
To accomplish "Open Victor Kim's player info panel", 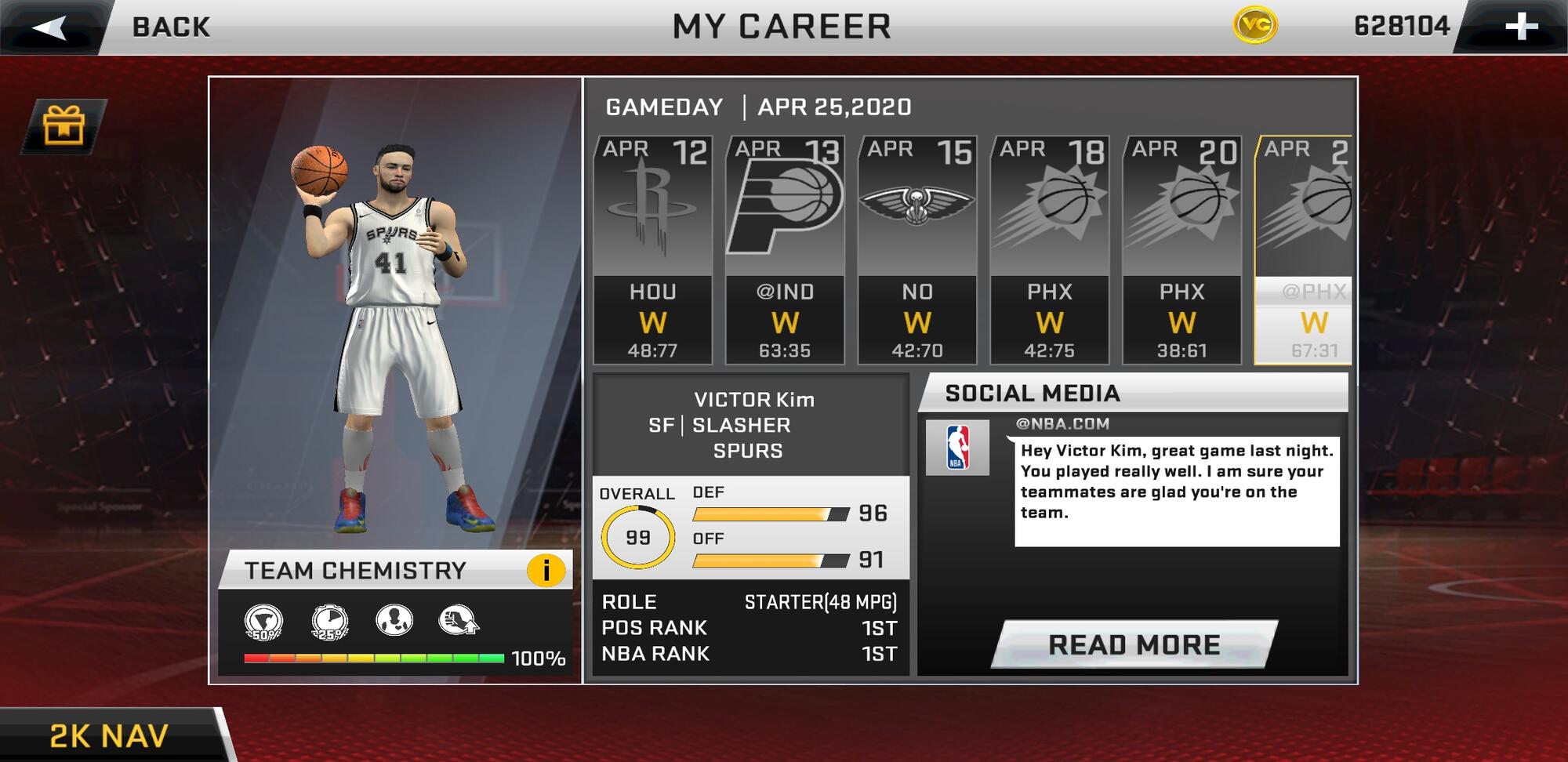I will 750,425.
